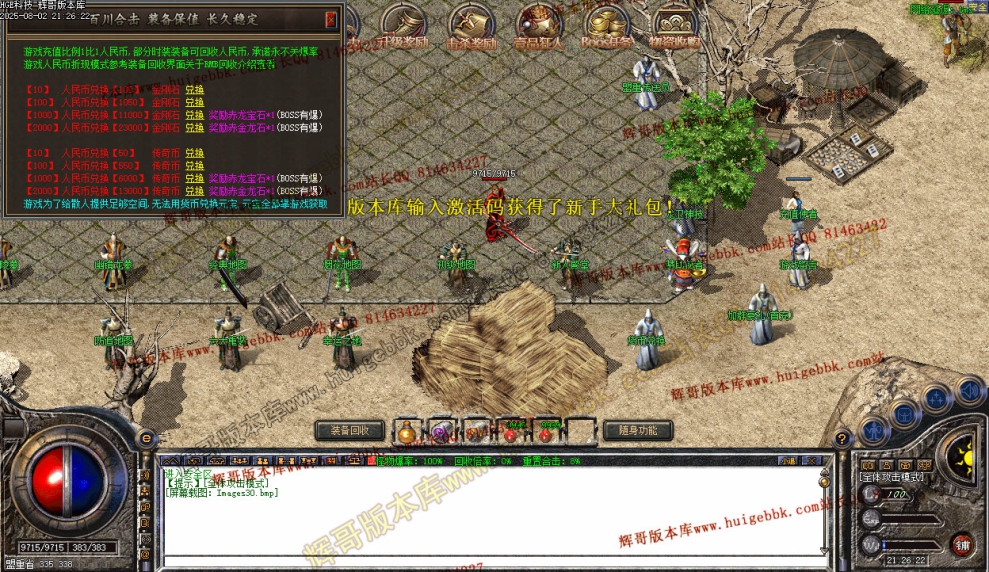Close the currency exchange info panel
Screen dimensions: 989x572
(330, 18)
